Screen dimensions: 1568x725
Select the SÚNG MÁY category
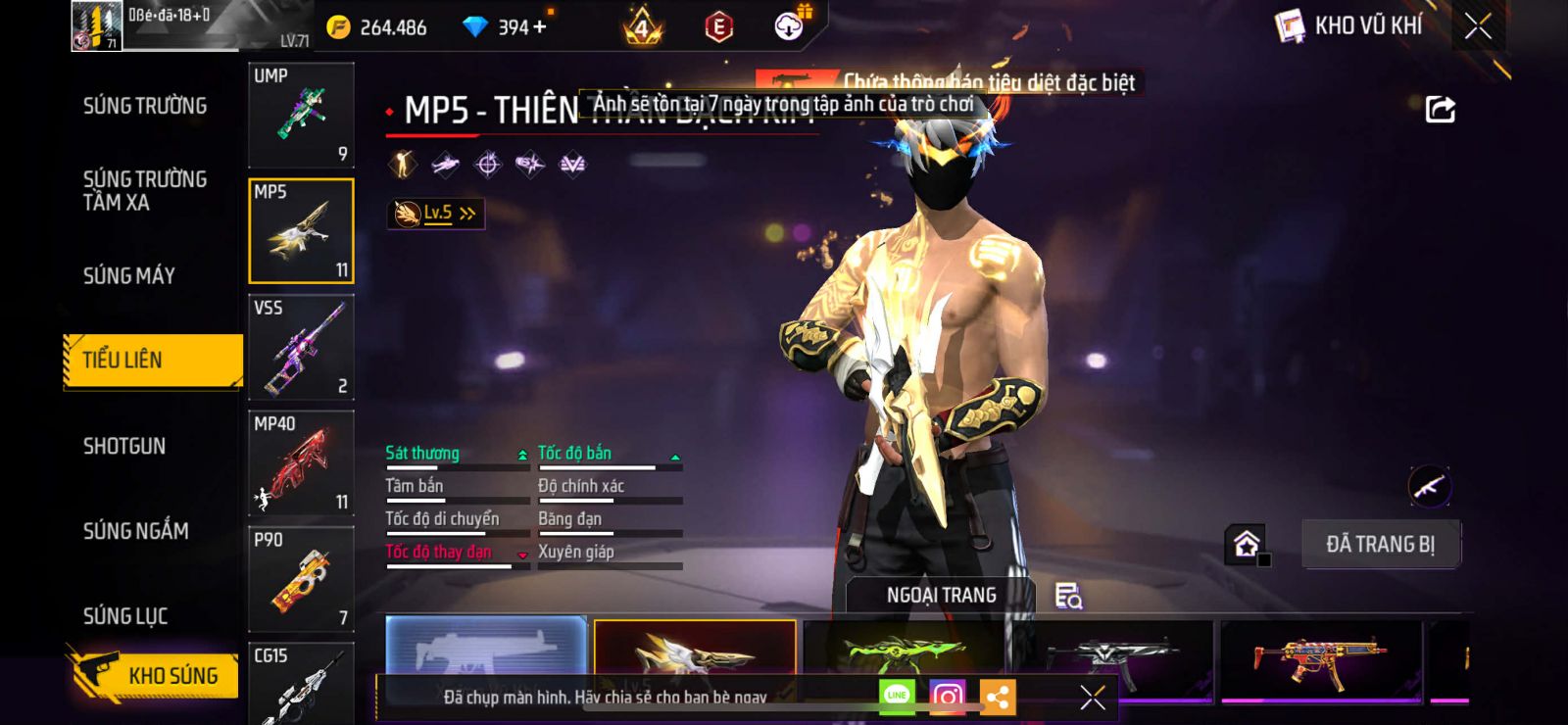pyautogui.click(x=129, y=276)
